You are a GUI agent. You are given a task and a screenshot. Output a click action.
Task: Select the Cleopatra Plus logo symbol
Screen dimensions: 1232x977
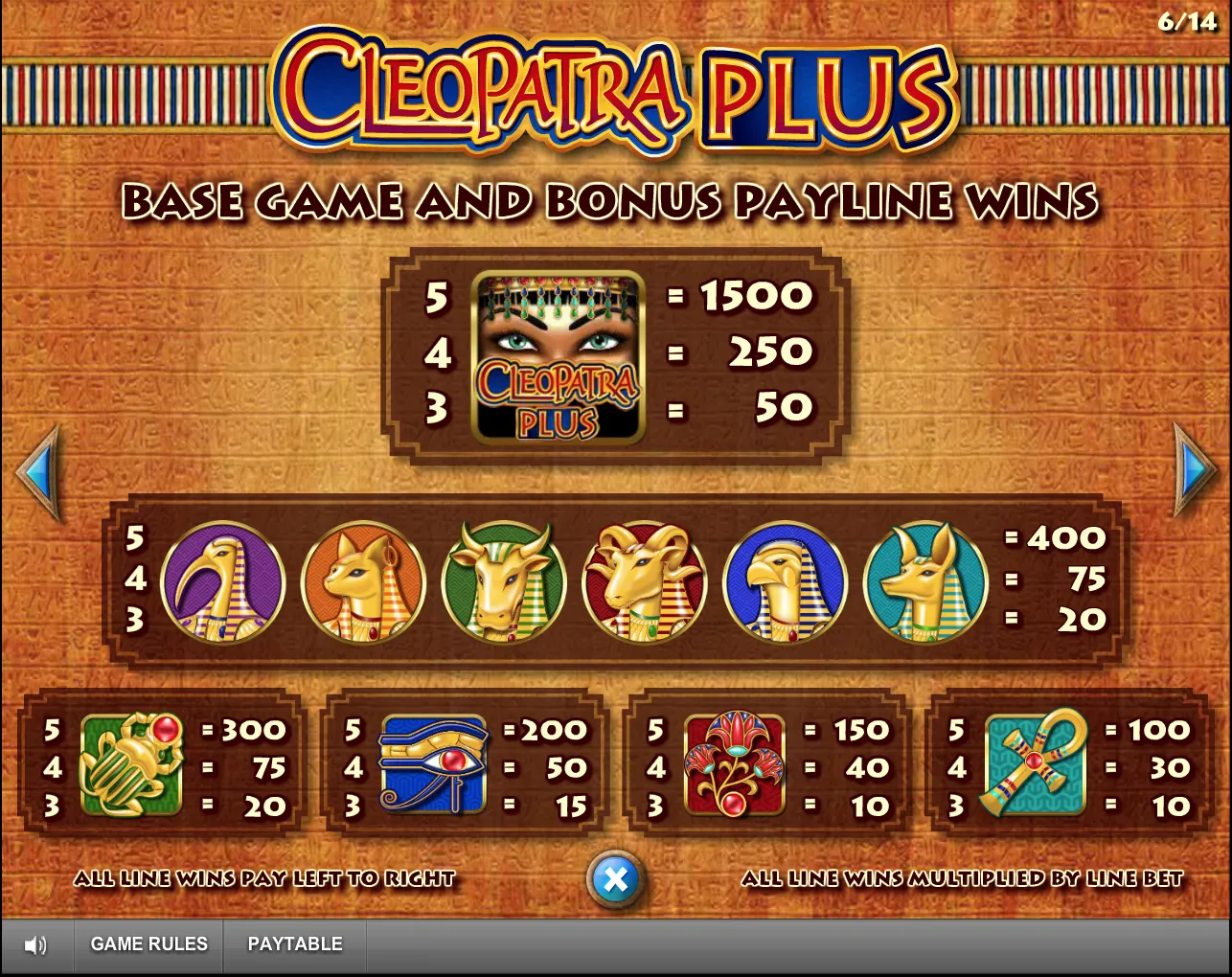559,355
